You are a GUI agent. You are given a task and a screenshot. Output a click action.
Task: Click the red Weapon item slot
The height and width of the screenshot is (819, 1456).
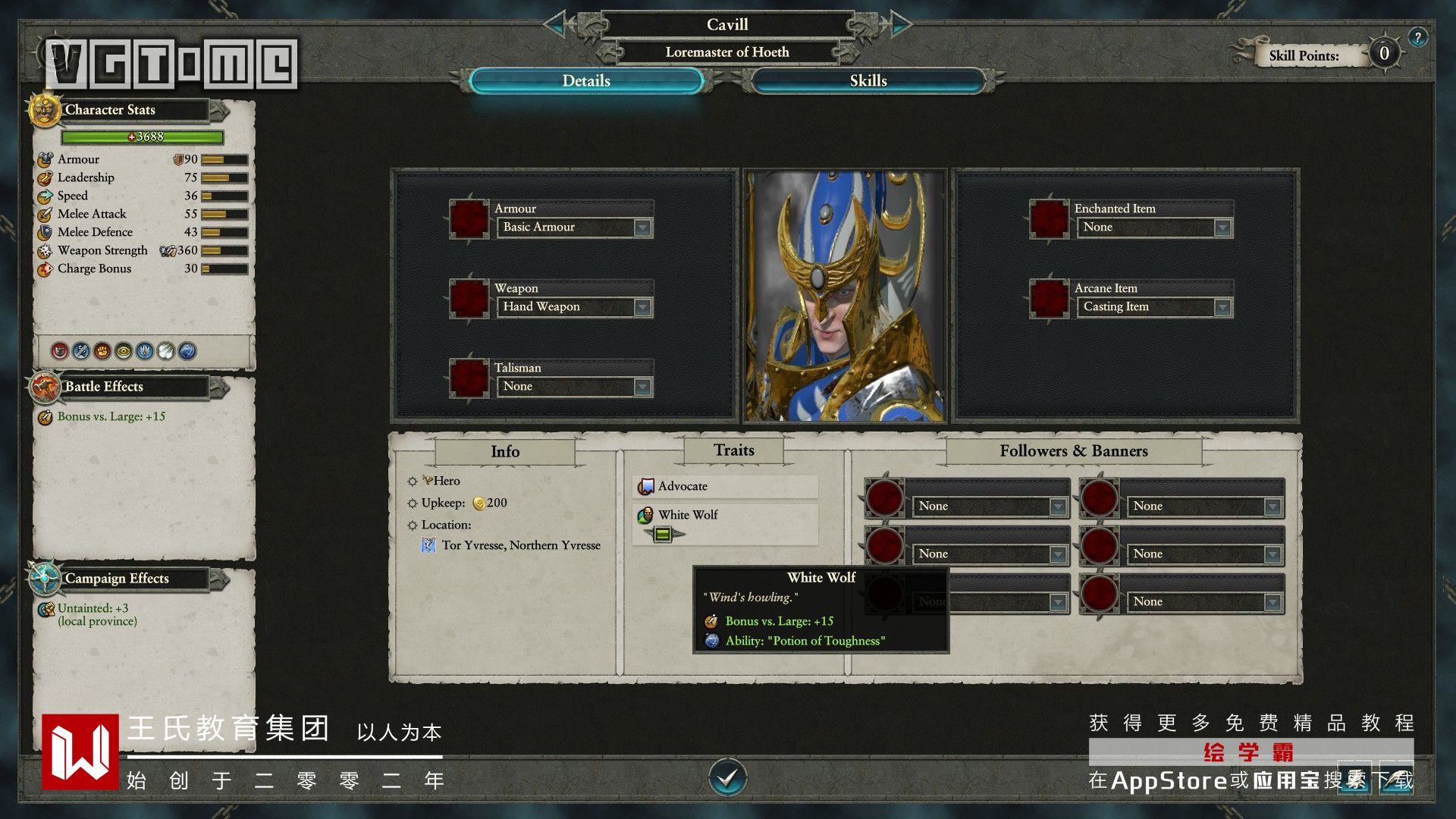pos(469,299)
